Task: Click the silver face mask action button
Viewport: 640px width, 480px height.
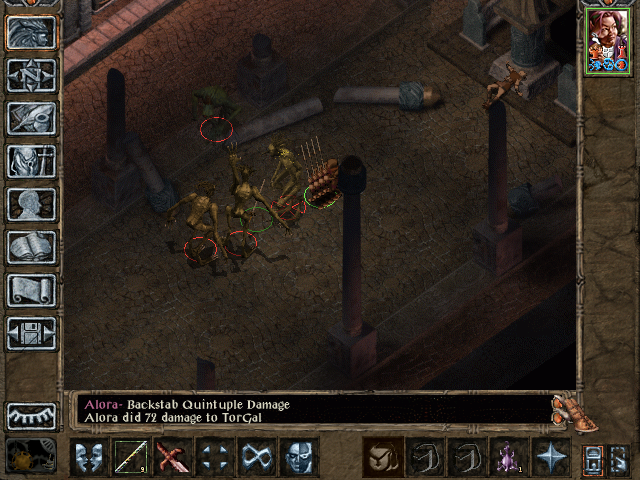Action: coord(300,457)
